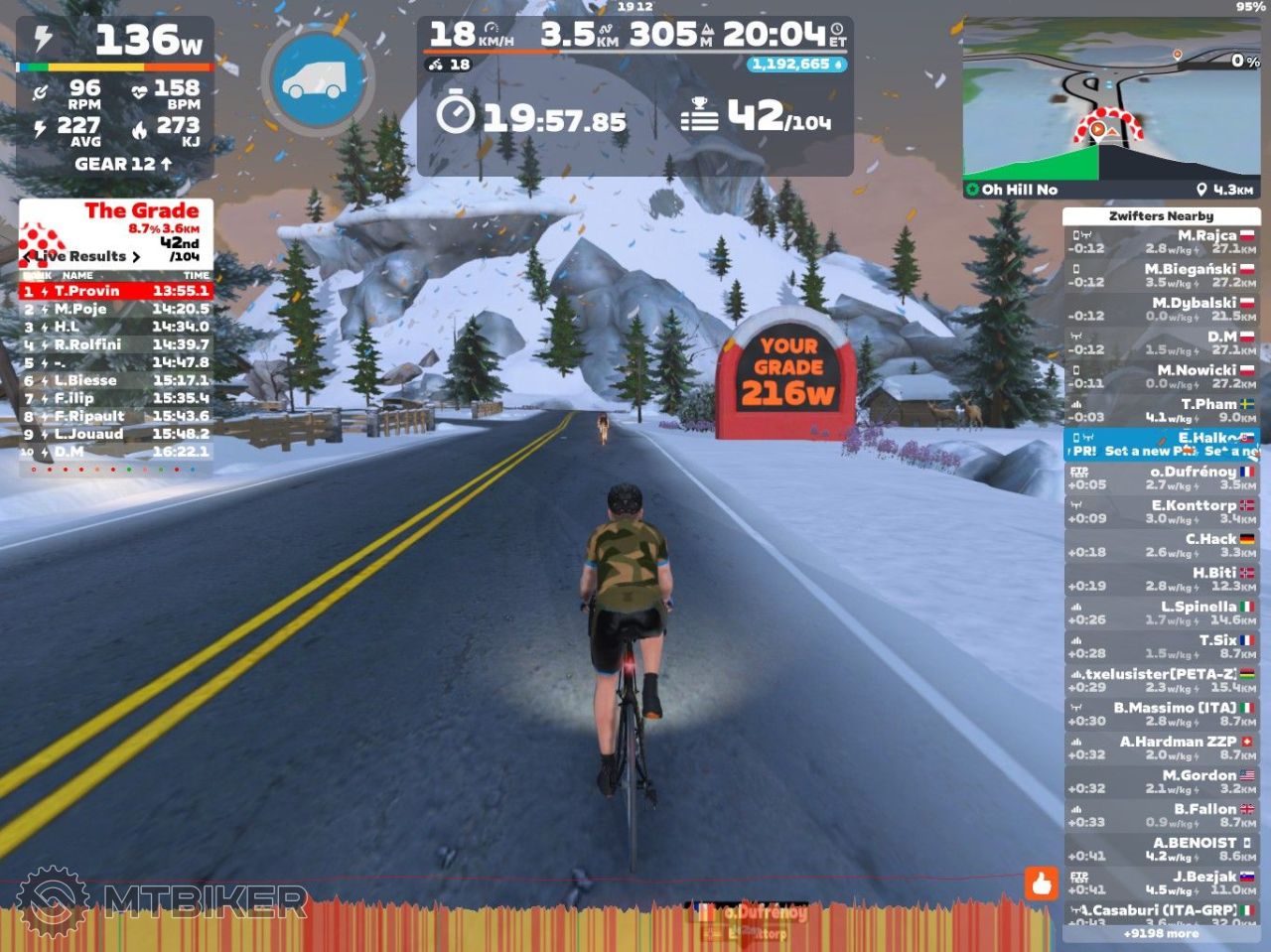Open the 1,192,665 drops counter
The height and width of the screenshot is (952, 1271).
click(x=796, y=65)
